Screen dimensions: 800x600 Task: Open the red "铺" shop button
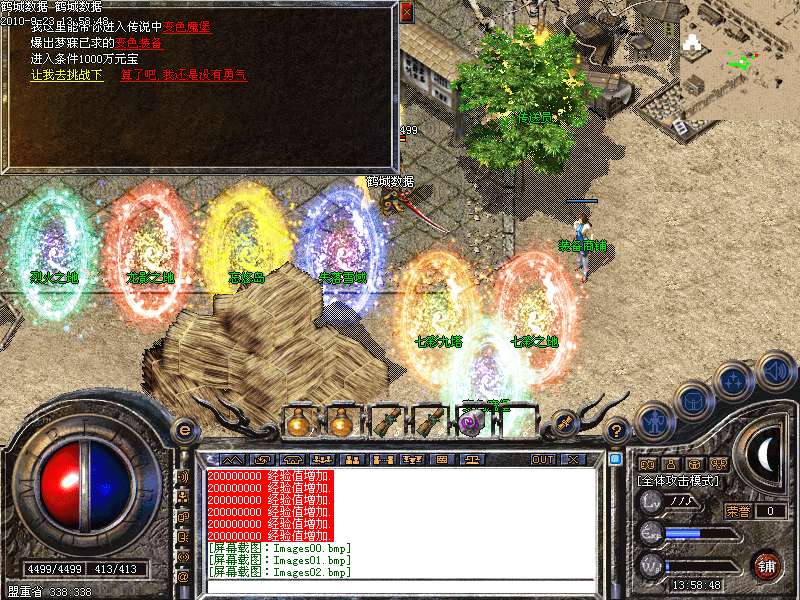click(x=766, y=565)
